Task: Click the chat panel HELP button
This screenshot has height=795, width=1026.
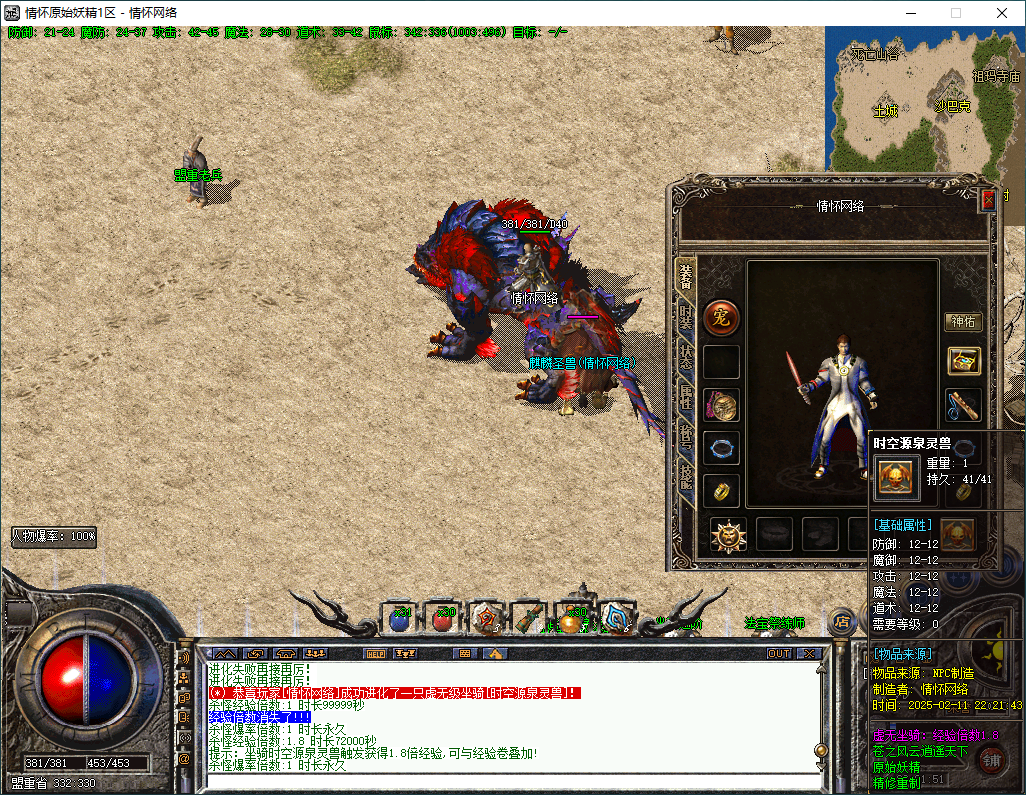Action: 376,653
